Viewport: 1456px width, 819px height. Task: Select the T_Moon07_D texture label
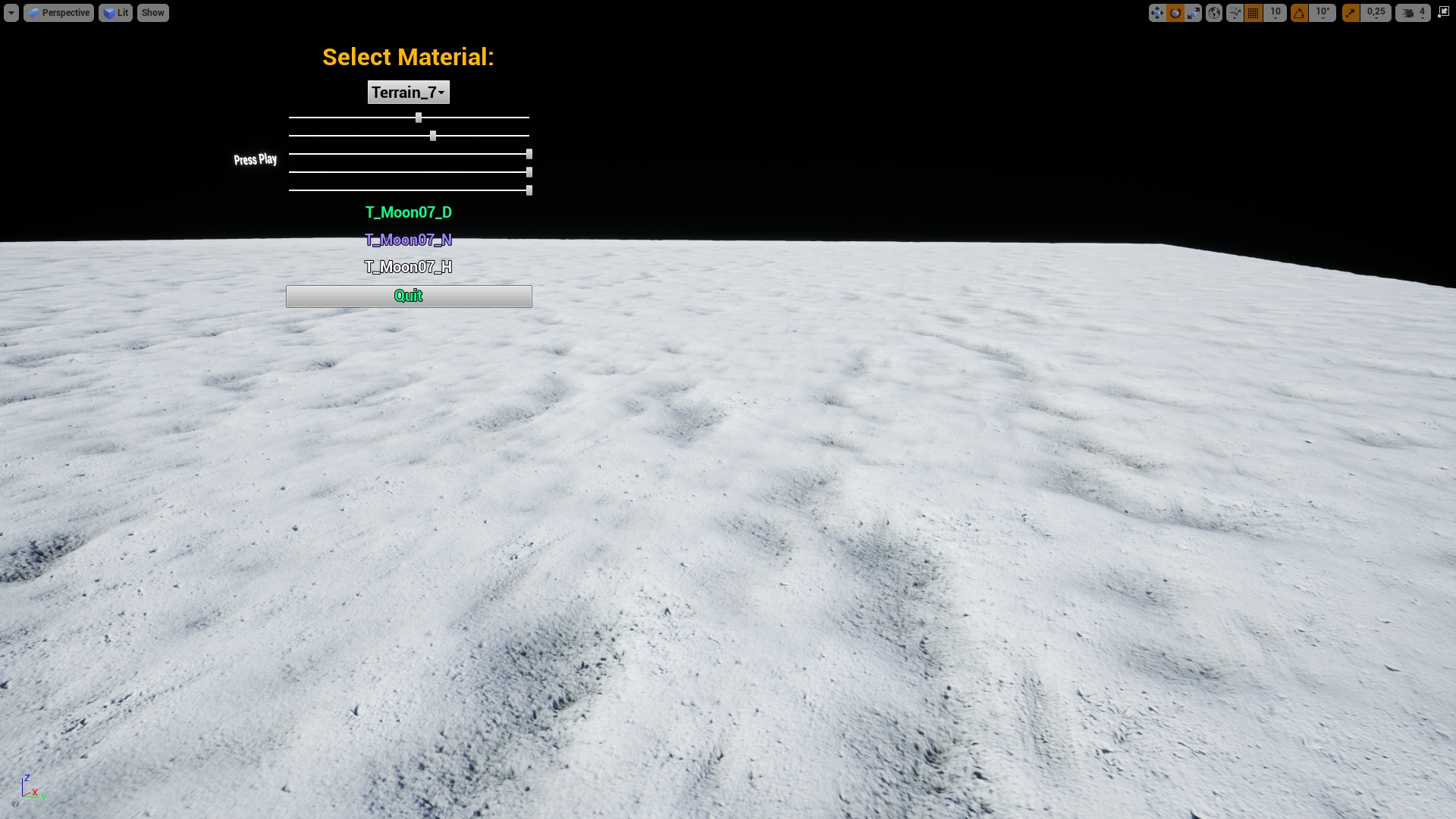coord(409,213)
